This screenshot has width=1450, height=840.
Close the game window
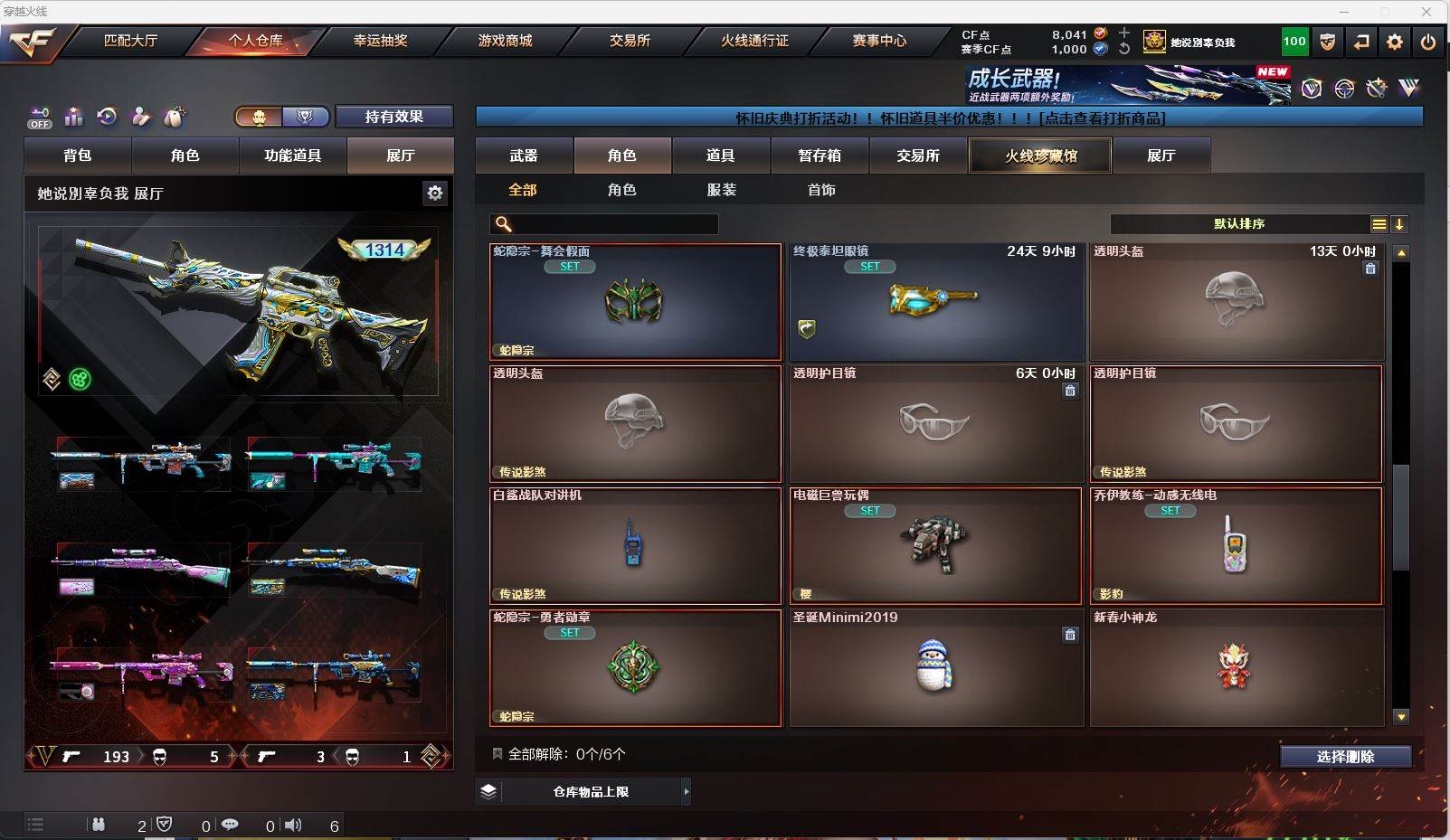pyautogui.click(x=1426, y=12)
